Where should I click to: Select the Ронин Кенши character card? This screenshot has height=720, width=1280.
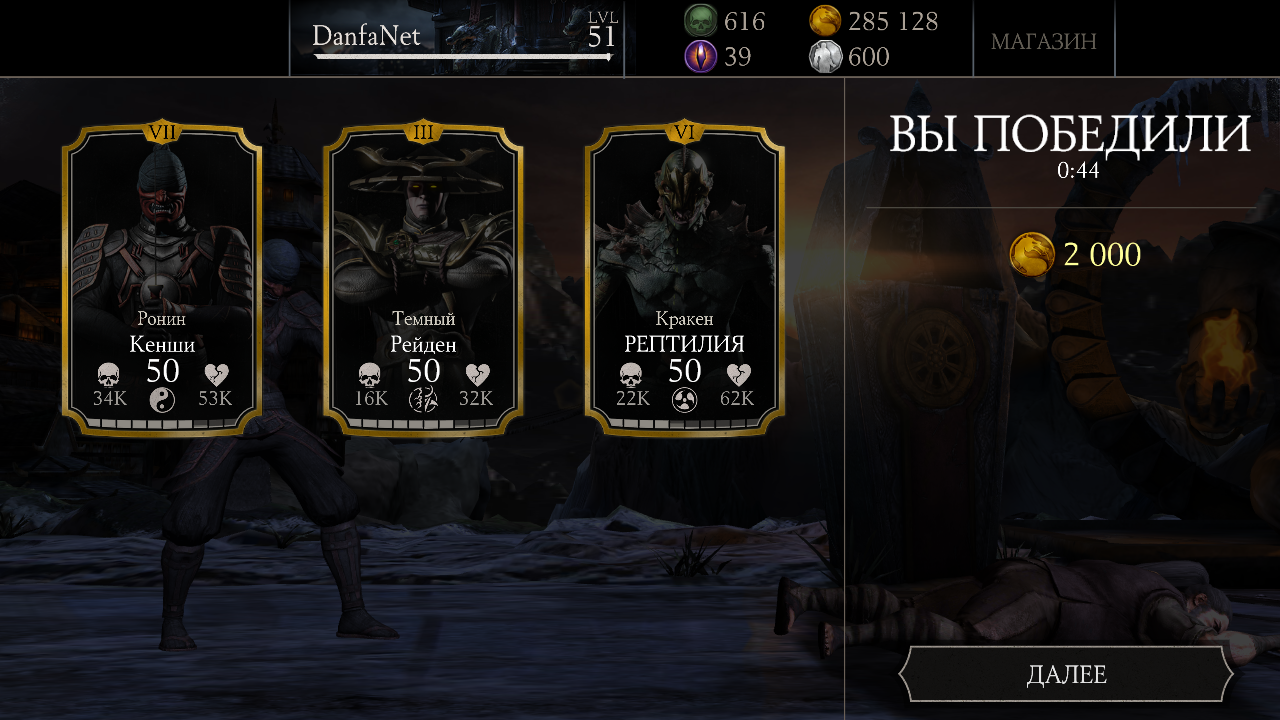162,280
